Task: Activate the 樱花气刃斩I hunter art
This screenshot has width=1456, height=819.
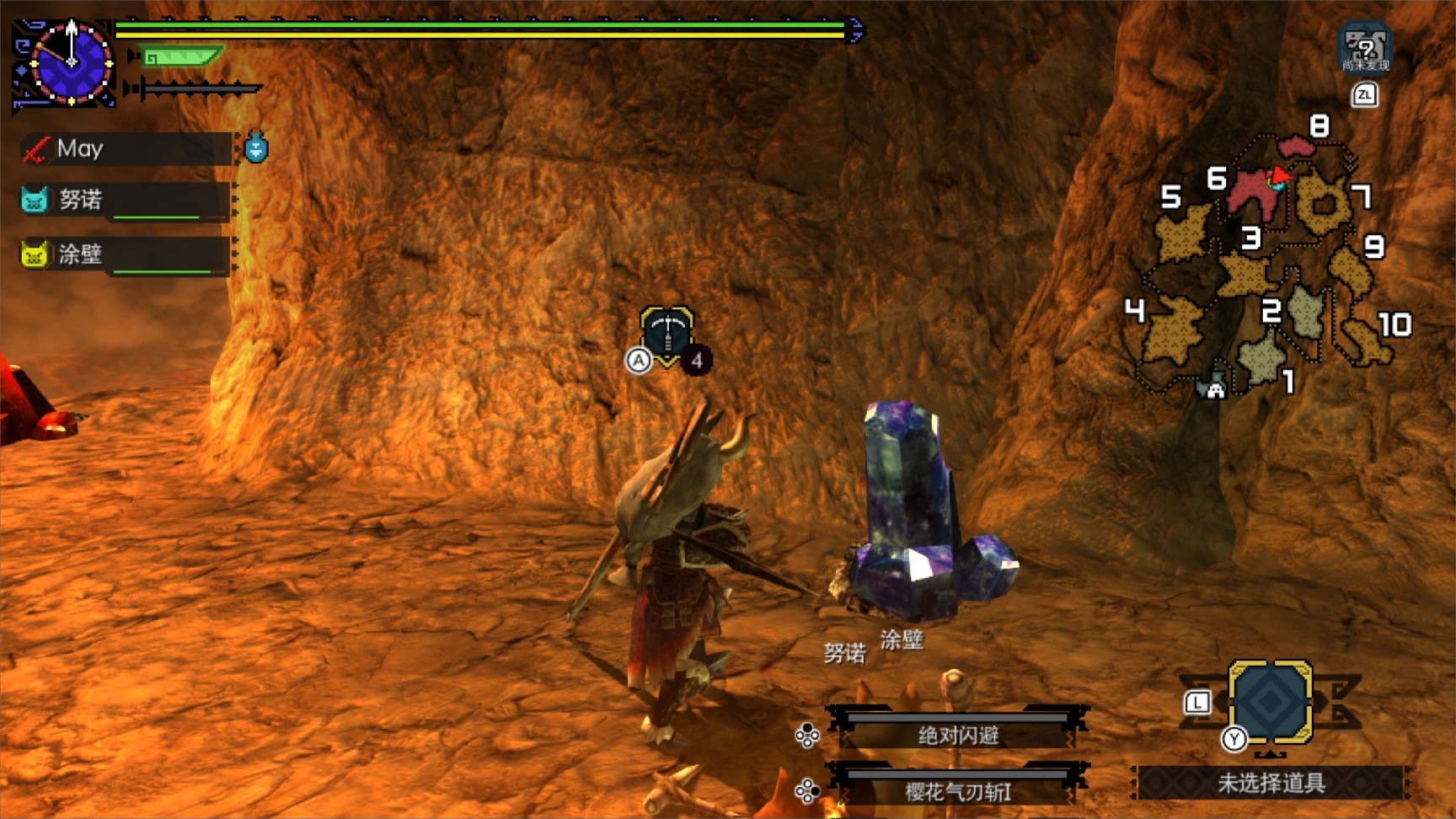Action: click(958, 791)
